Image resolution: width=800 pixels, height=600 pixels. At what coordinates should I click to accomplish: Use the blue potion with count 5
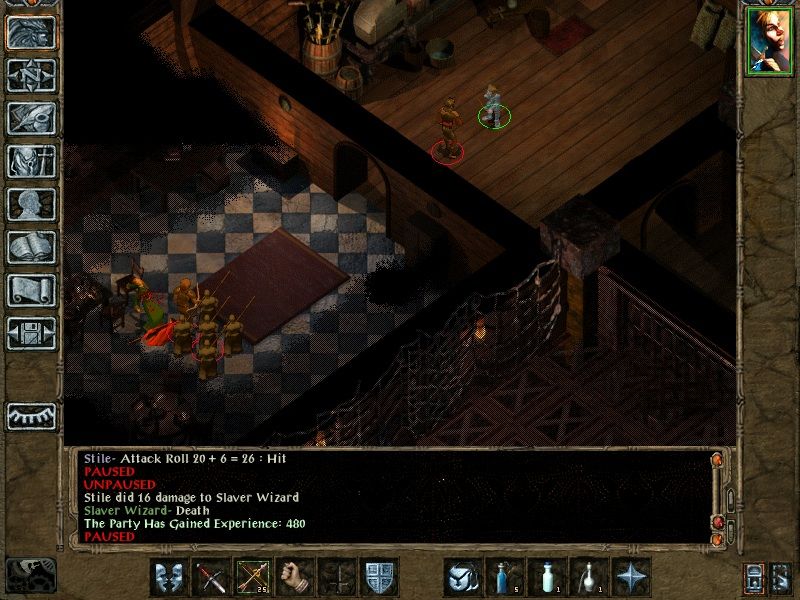pos(505,577)
